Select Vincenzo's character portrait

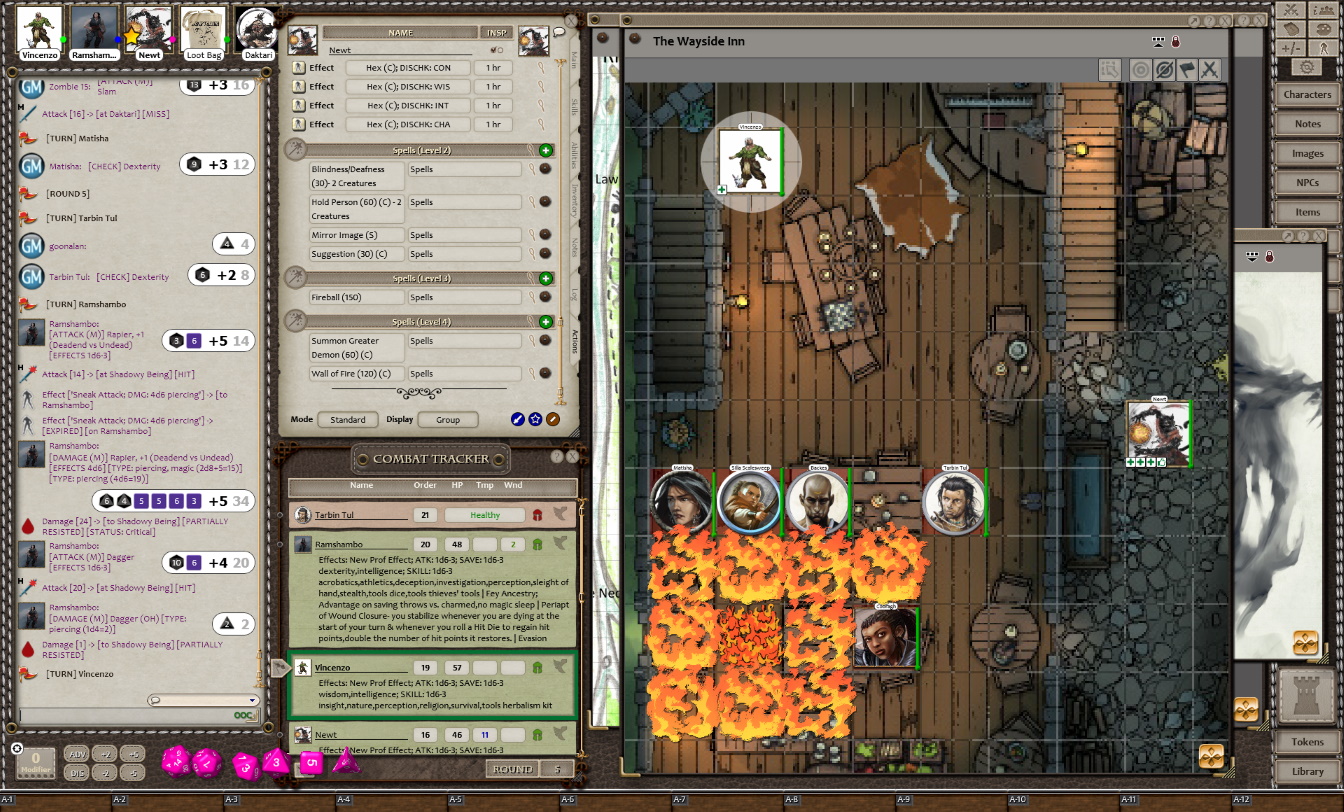[40, 30]
